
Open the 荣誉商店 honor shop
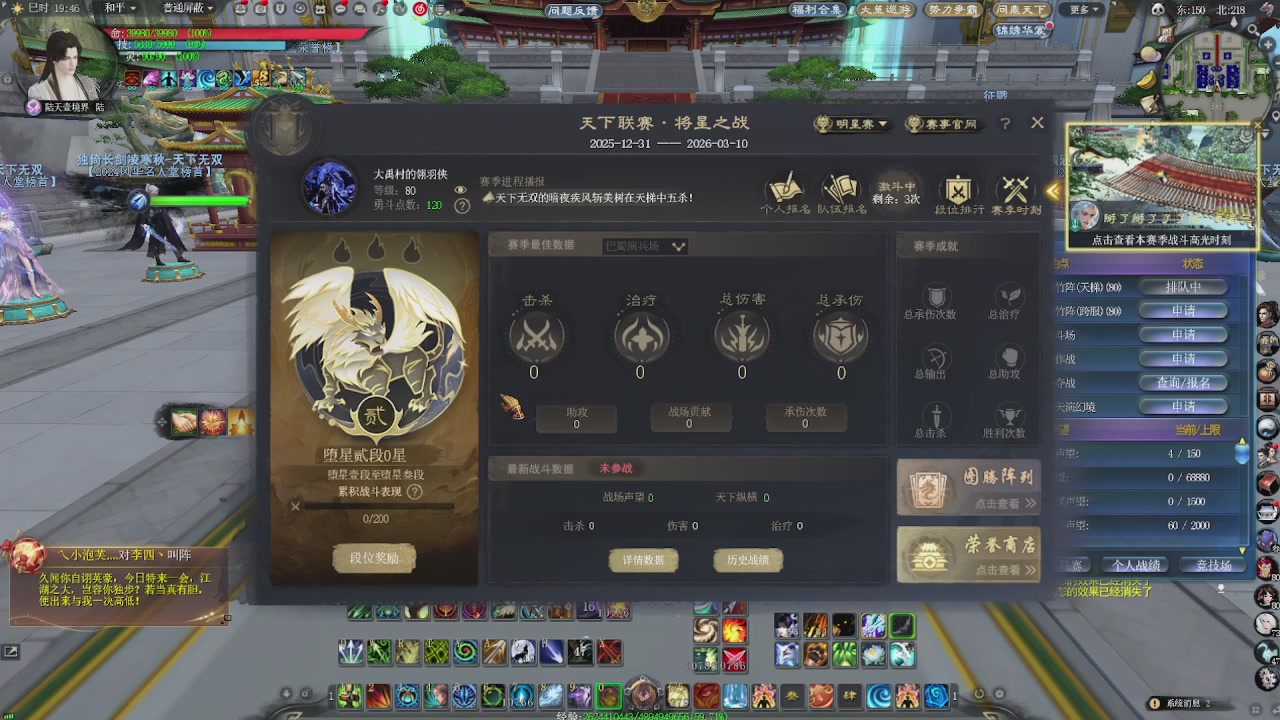967,555
